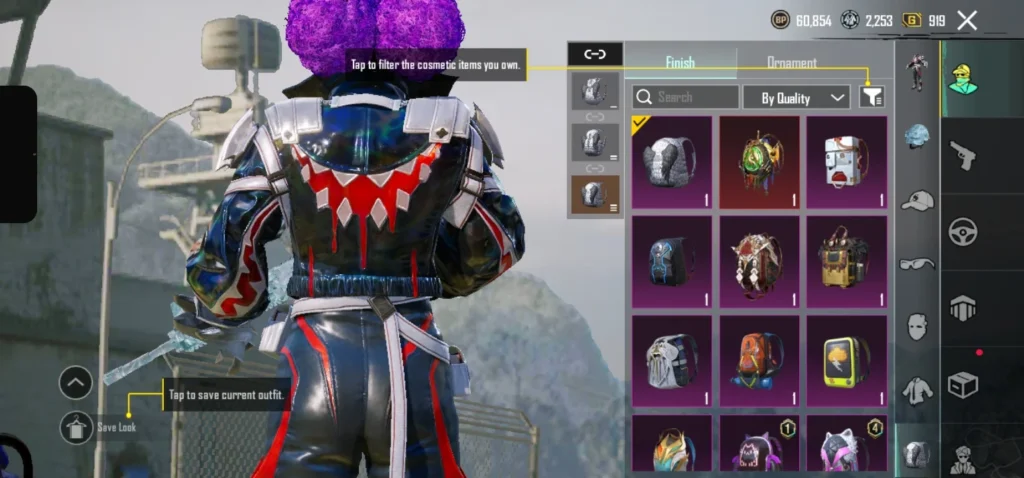Switch to the vehicle steering wheel tab

click(x=962, y=231)
